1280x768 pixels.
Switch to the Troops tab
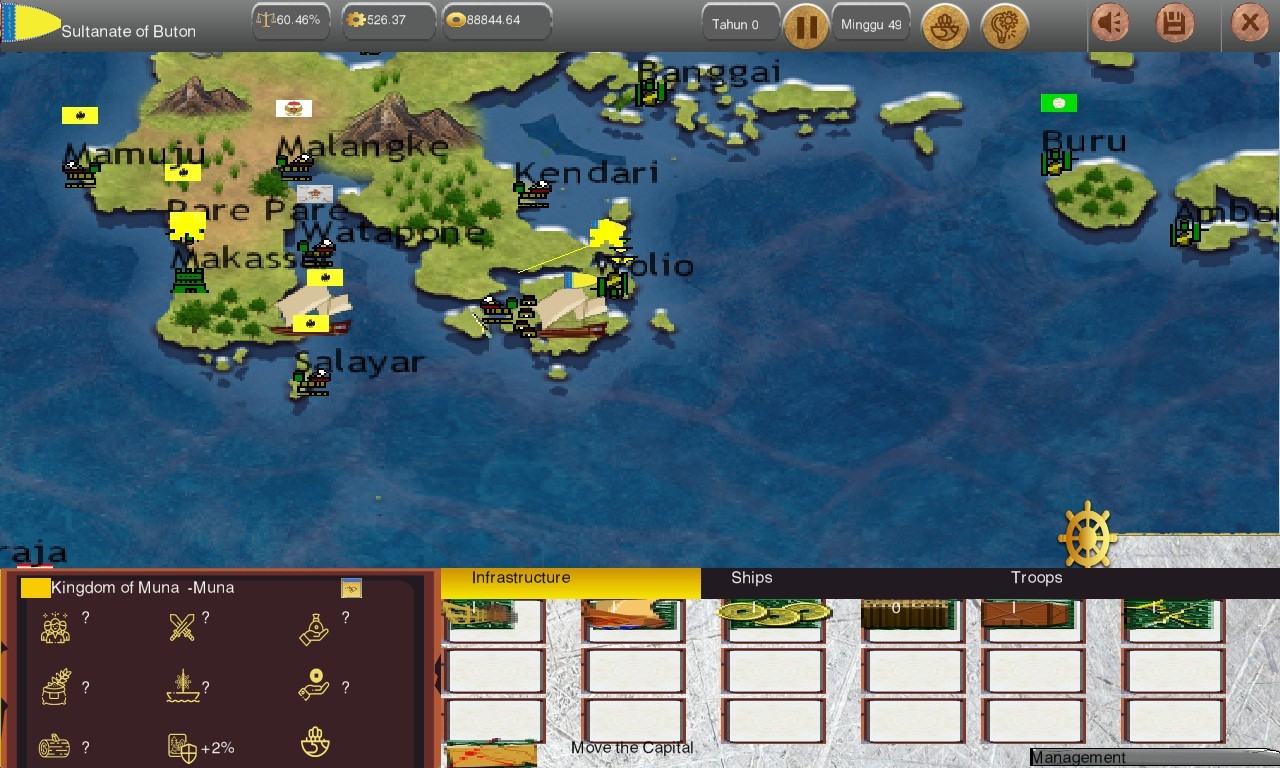1036,577
